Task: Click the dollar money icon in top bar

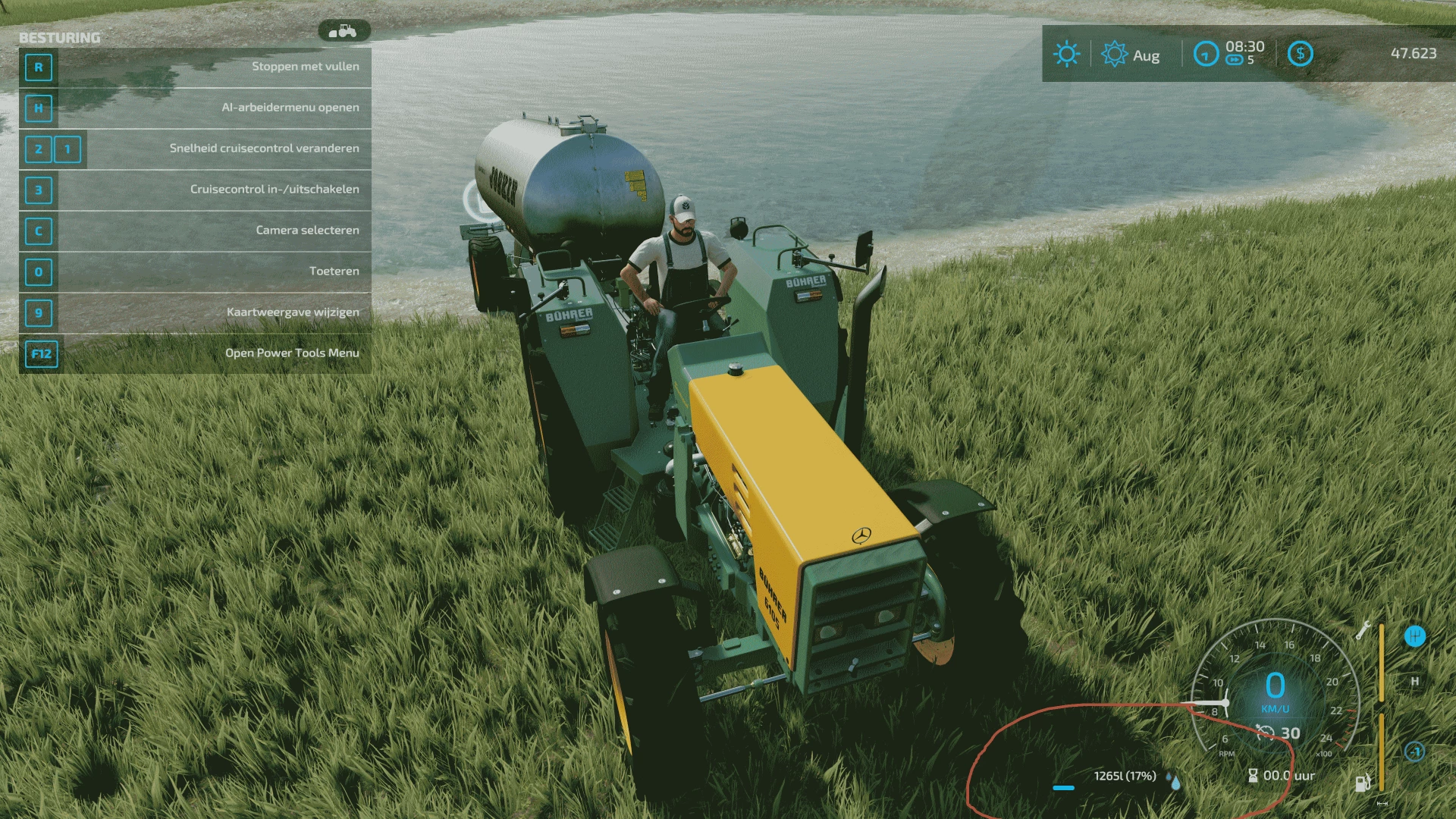Action: tap(1300, 54)
